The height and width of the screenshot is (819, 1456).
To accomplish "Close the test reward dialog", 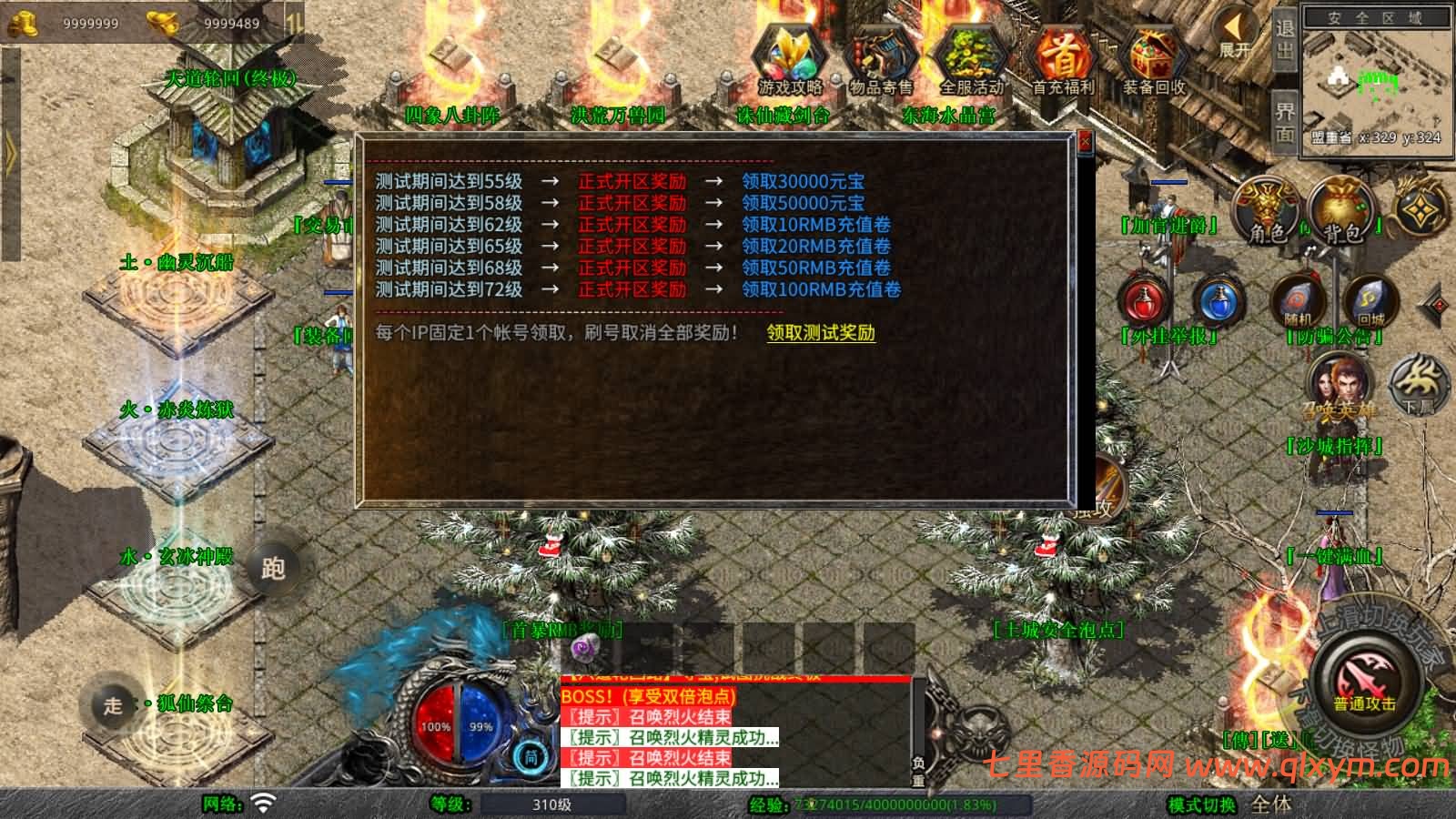I will point(1084,142).
